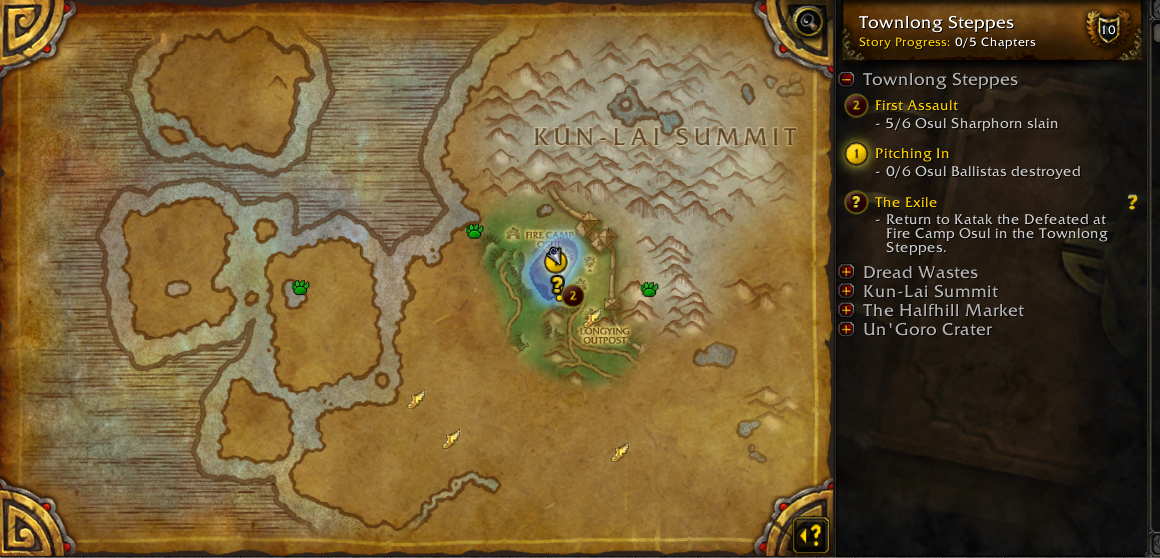Click the First Assault number 2 map marker
1160x558 pixels.
[572, 296]
